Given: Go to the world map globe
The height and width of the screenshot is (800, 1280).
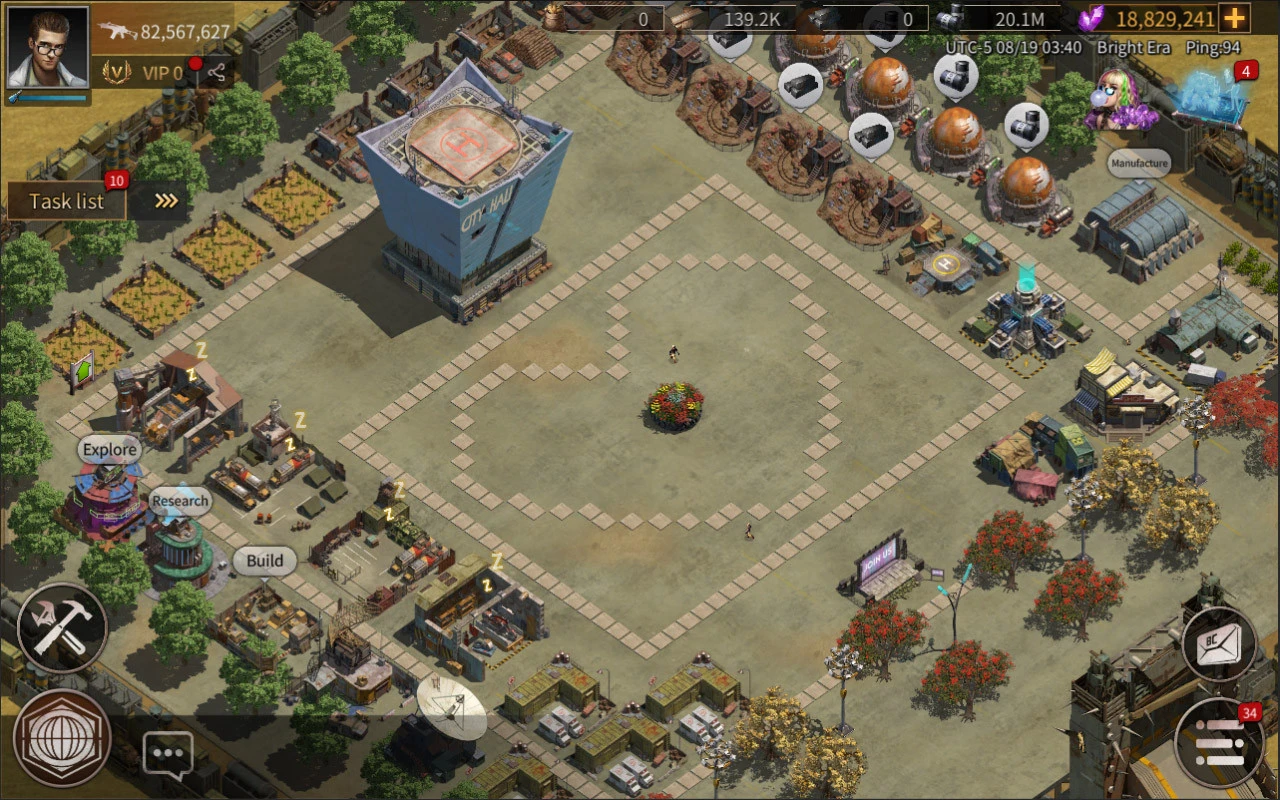Looking at the screenshot, I should [x=62, y=738].
